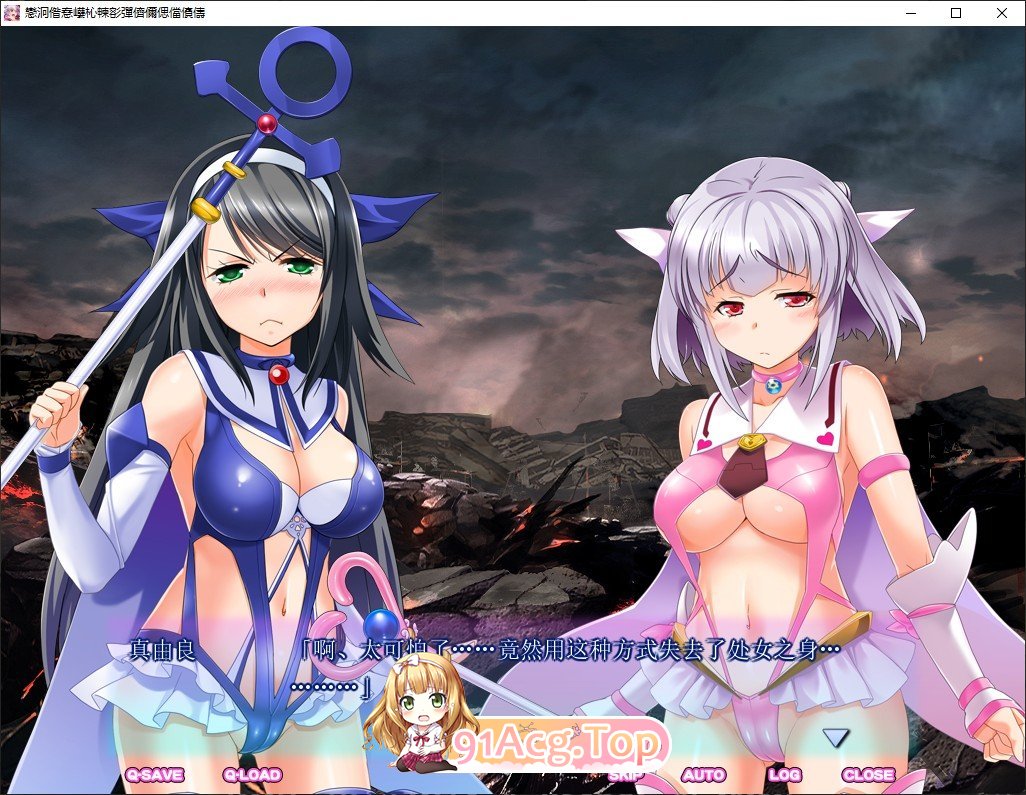The width and height of the screenshot is (1026, 795).
Task: Close the game window
Action: tap(1002, 13)
